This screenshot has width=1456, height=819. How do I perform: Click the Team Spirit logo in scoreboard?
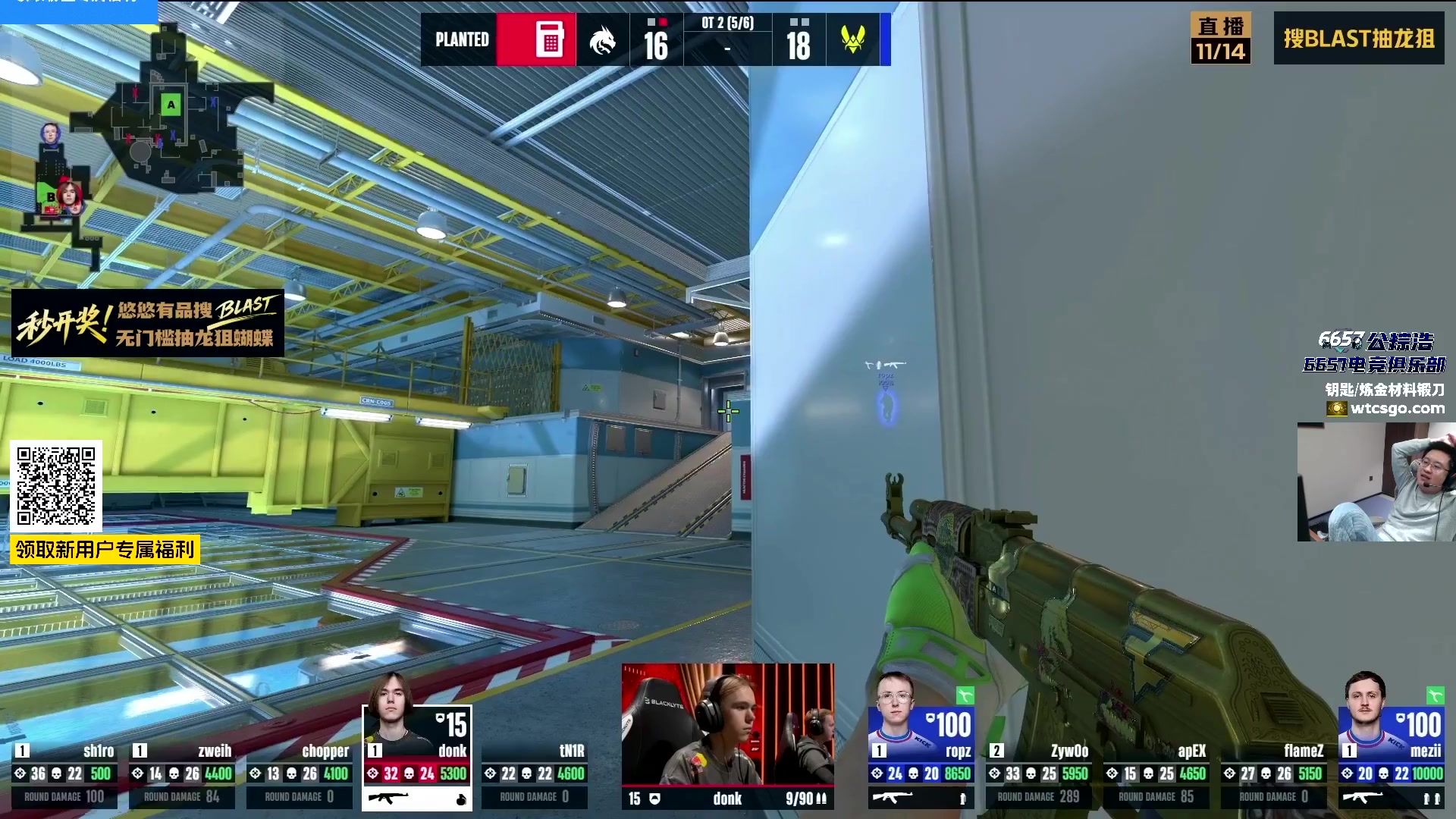coord(603,40)
